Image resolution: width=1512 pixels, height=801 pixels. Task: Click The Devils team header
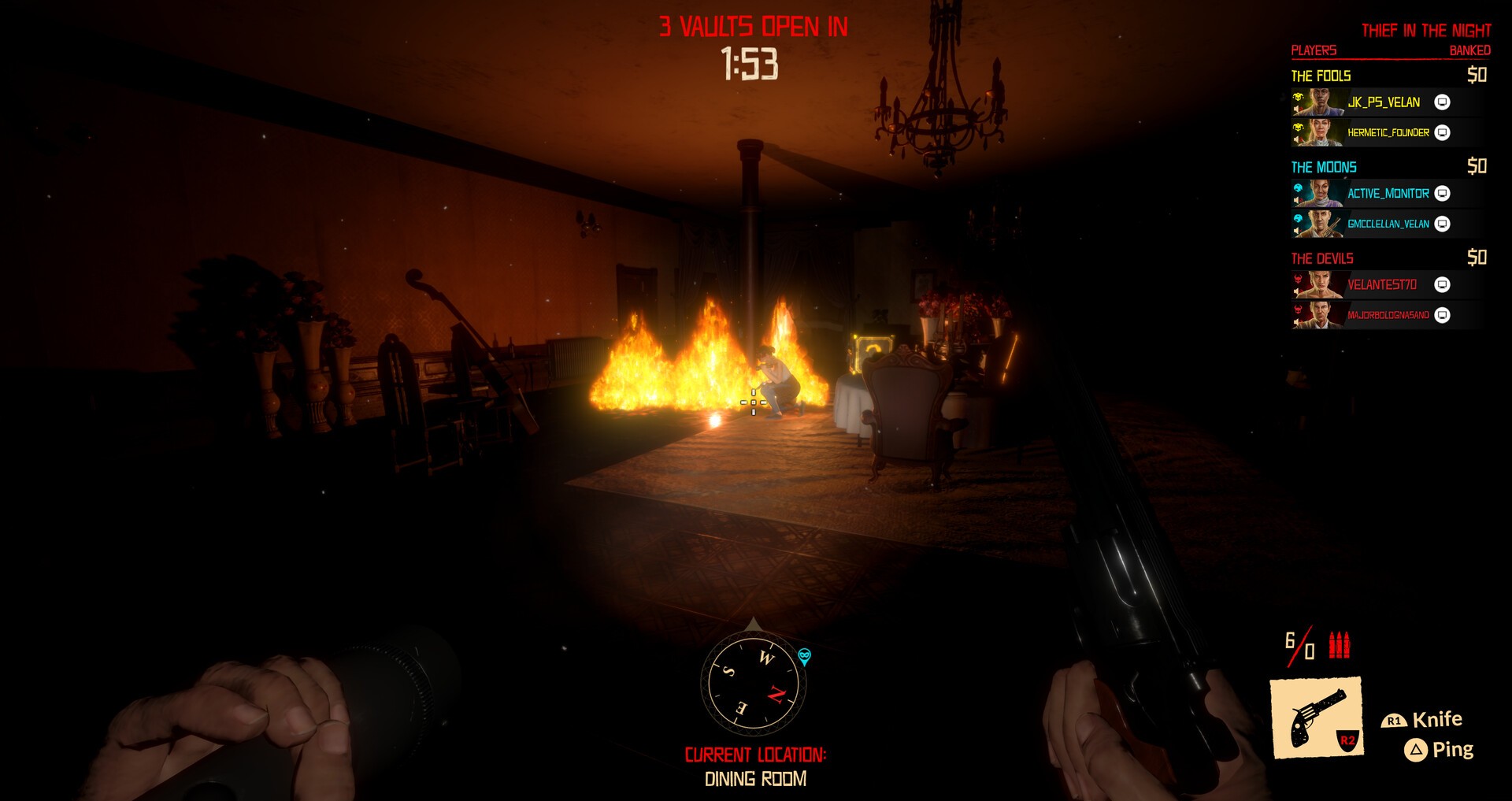pos(1321,259)
